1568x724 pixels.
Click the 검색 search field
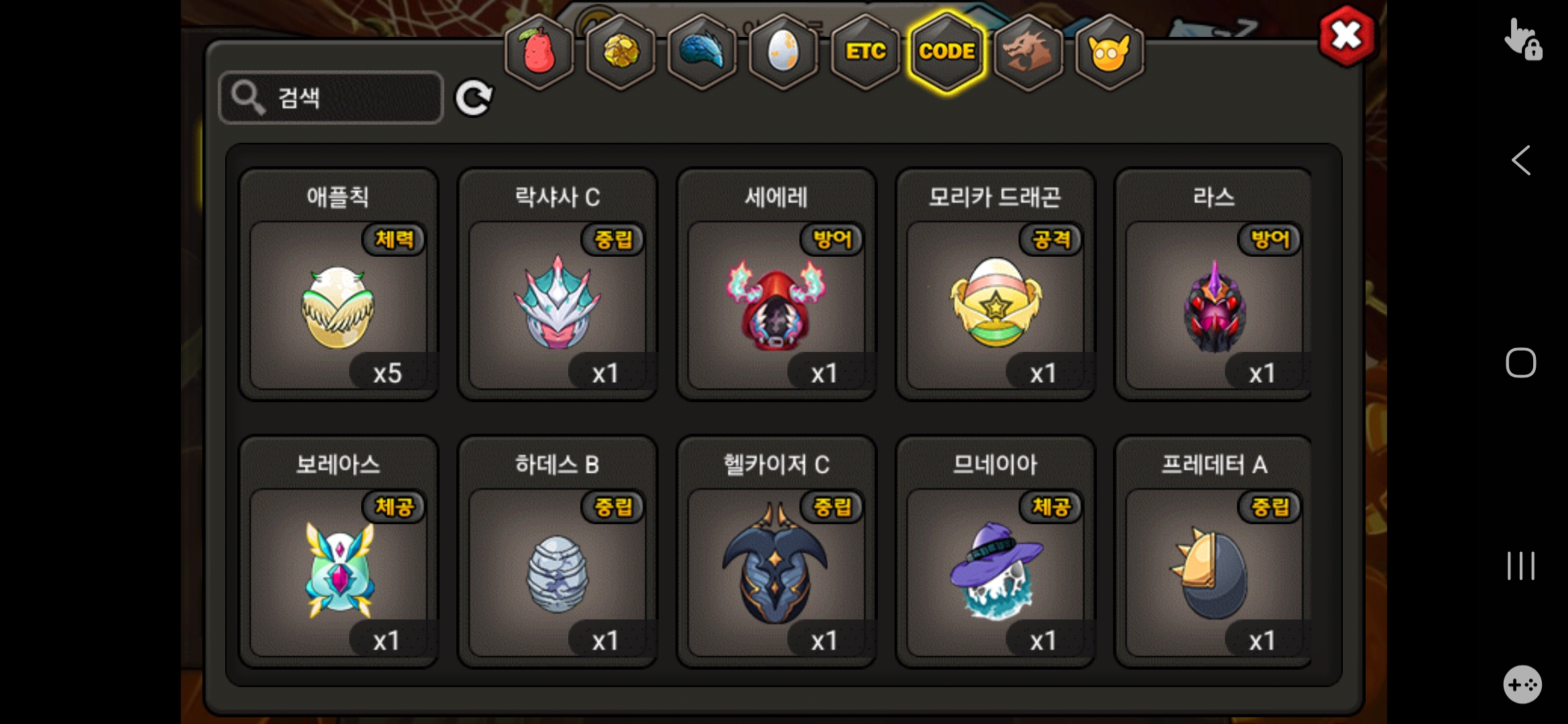point(331,98)
